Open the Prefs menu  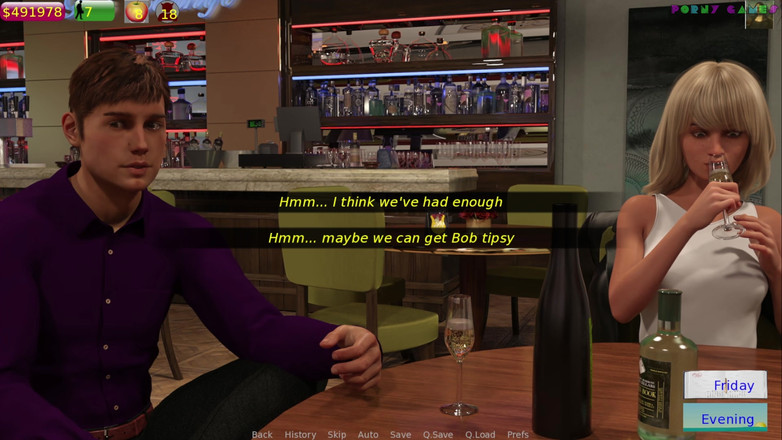(x=518, y=434)
